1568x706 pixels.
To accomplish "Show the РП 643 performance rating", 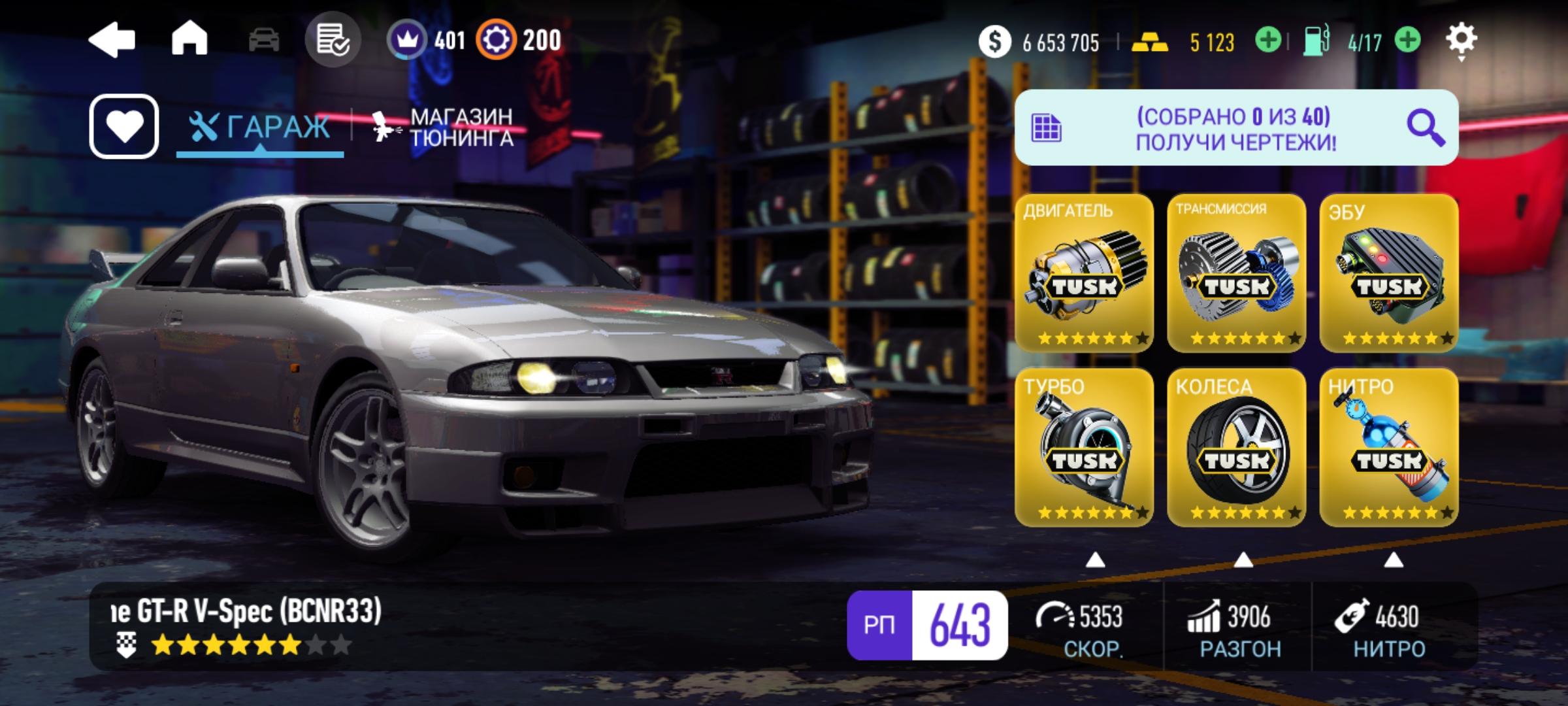I will coord(927,625).
